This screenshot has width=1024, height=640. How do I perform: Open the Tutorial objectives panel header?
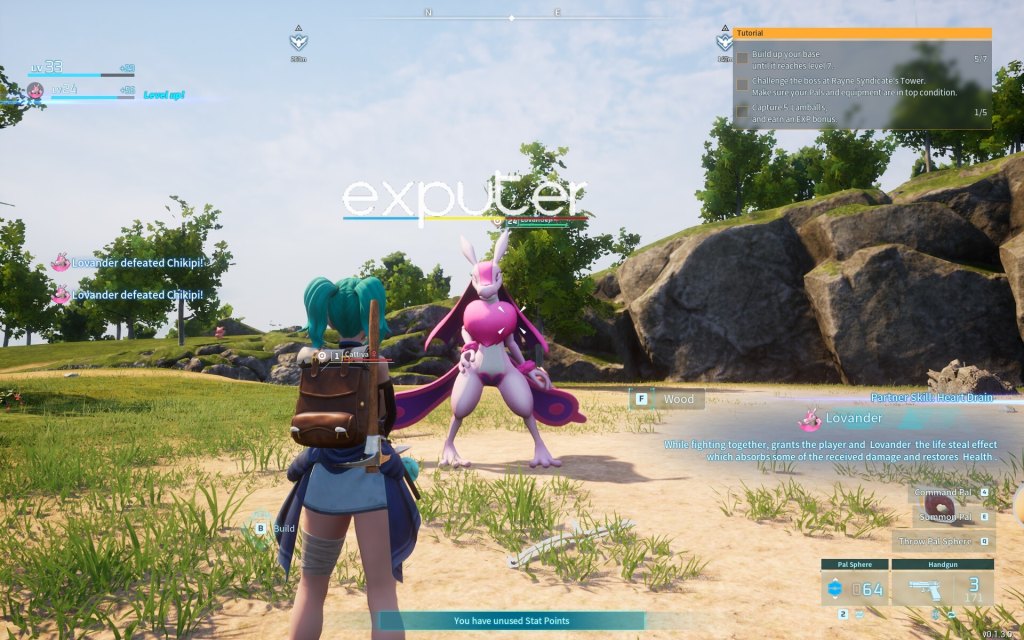(862, 33)
